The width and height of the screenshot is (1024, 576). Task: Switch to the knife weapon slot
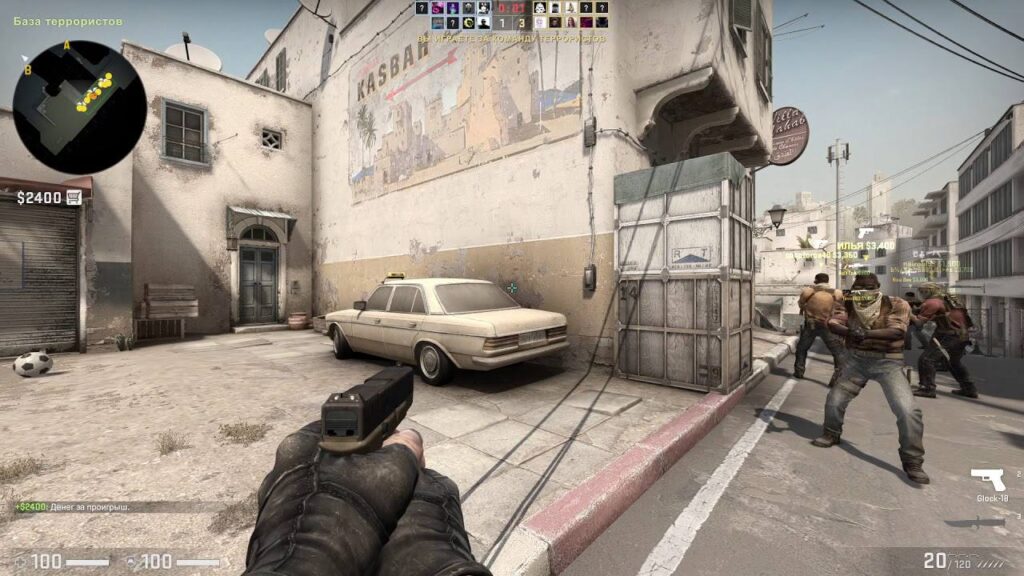pos(987,521)
